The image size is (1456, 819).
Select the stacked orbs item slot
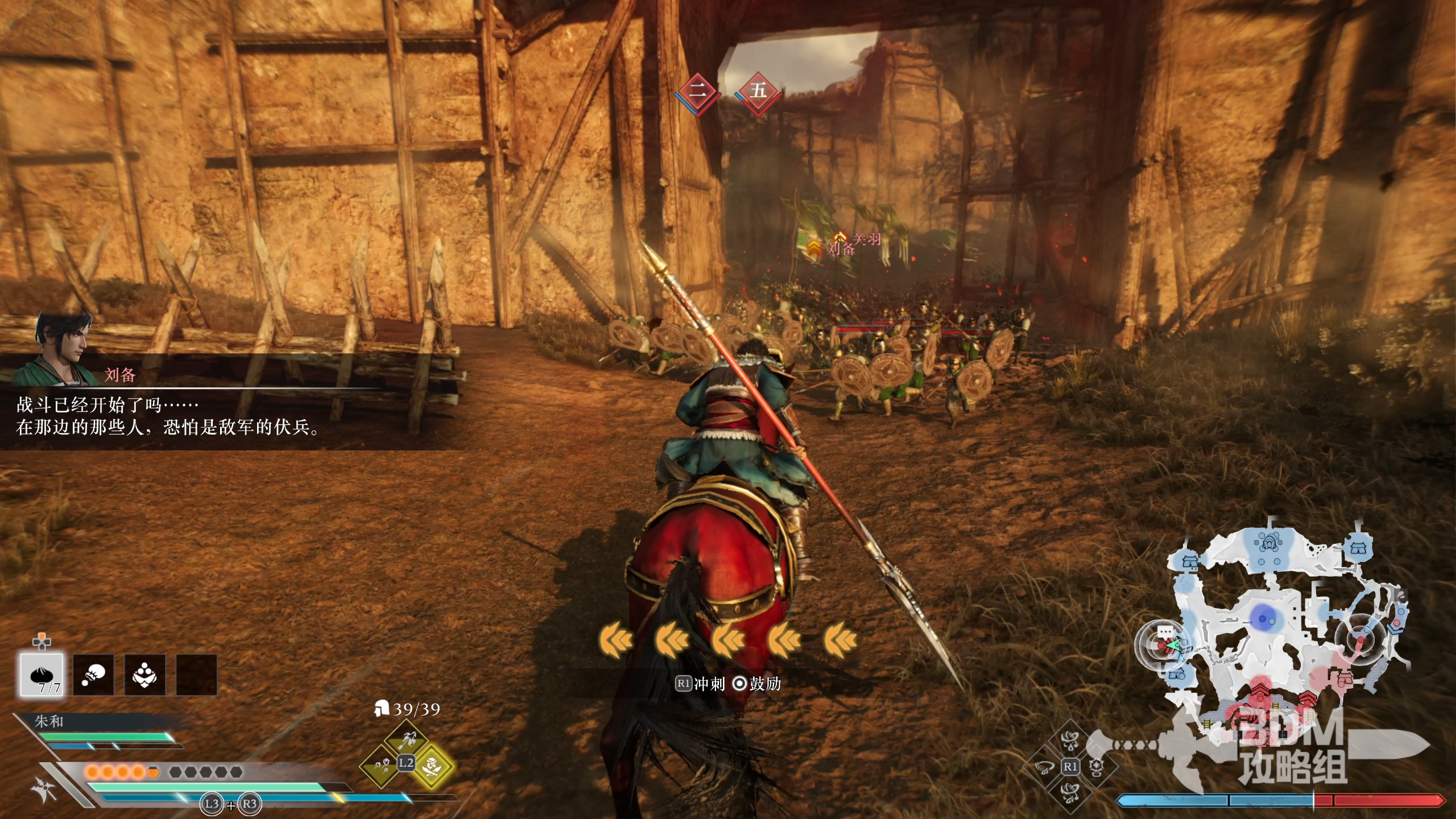144,675
